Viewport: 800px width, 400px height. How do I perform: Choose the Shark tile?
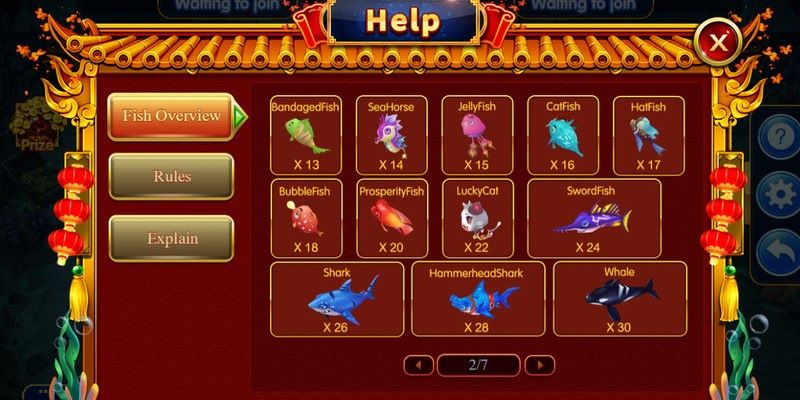[337, 299]
